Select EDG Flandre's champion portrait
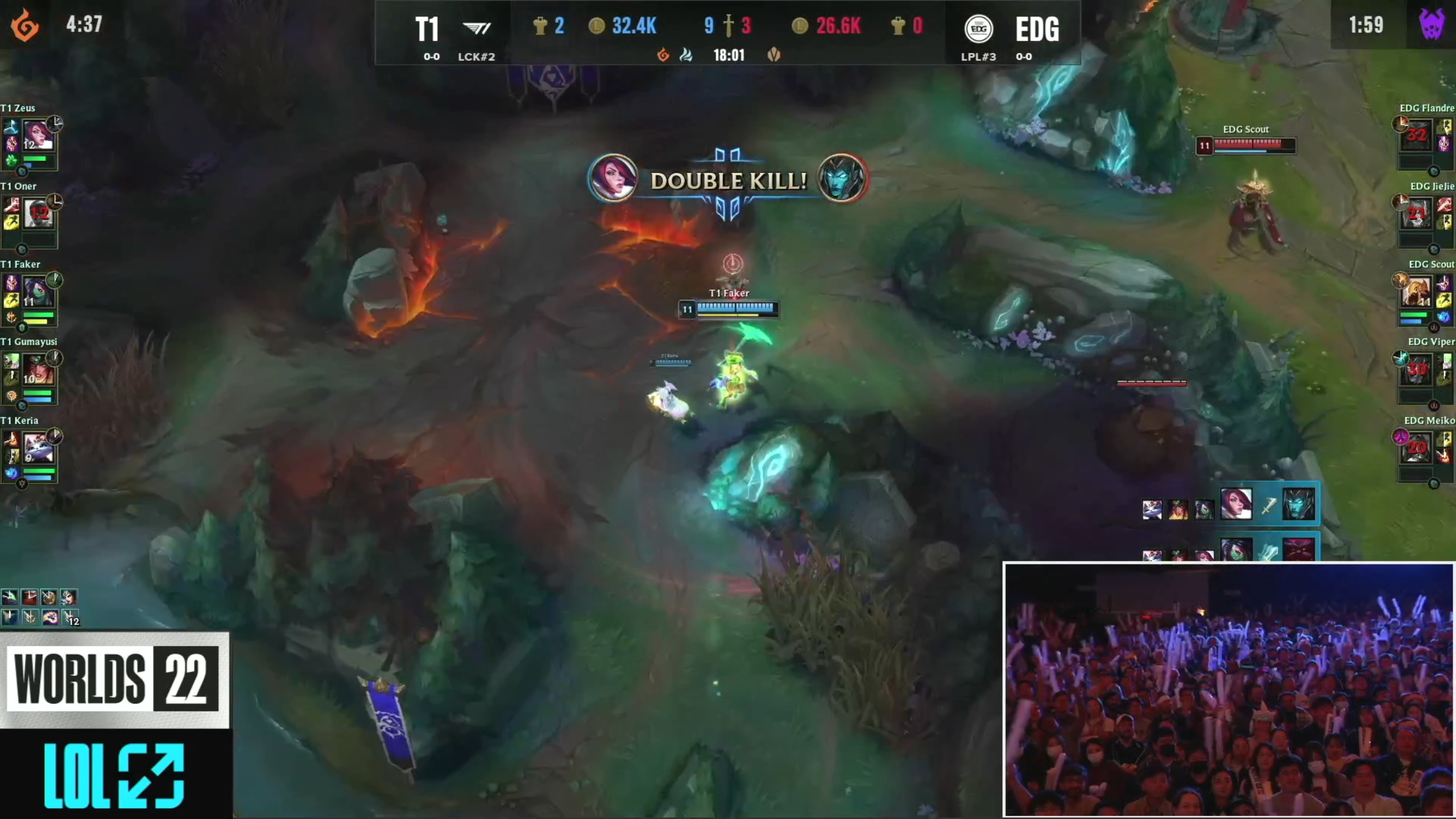Screen dimensions: 1456x819 pos(1416,135)
